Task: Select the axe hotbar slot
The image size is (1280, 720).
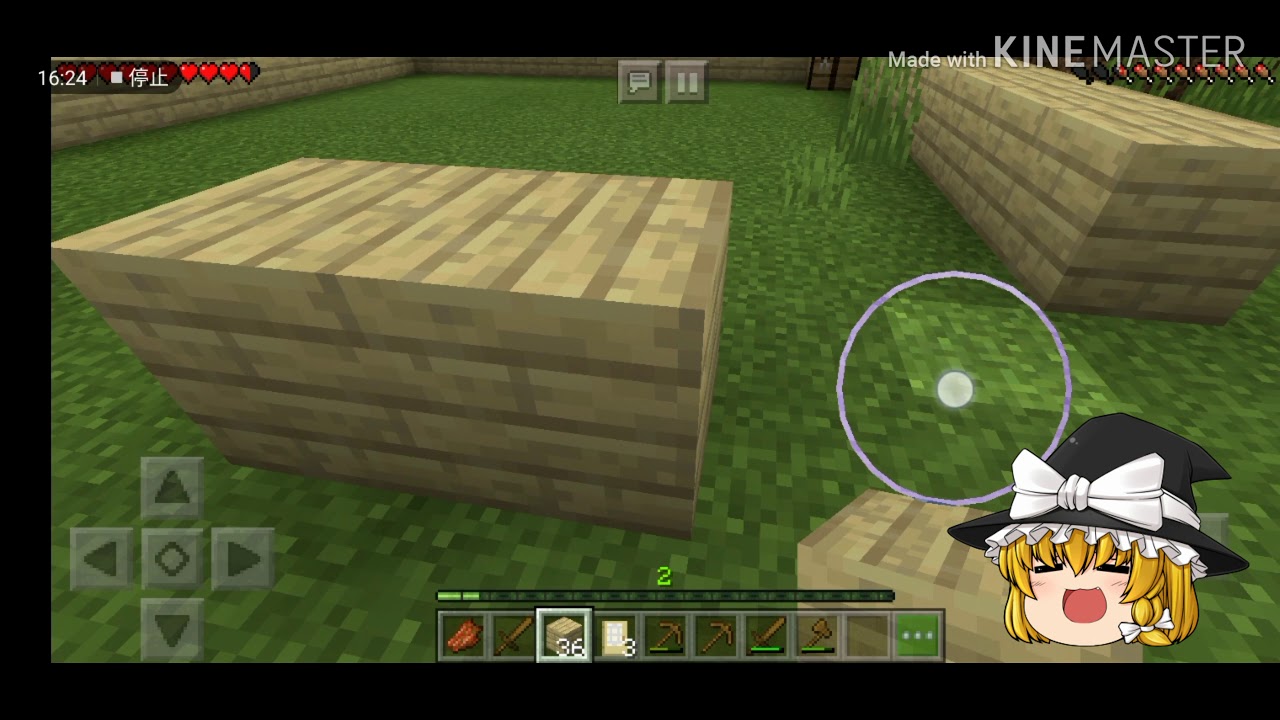Action: coord(819,632)
